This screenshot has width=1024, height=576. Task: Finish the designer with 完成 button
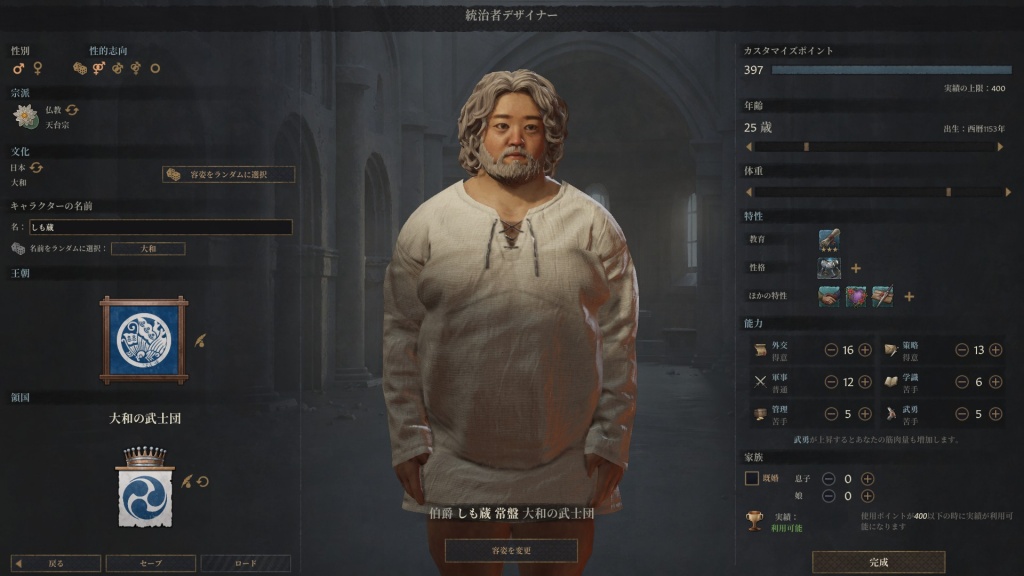coord(878,562)
